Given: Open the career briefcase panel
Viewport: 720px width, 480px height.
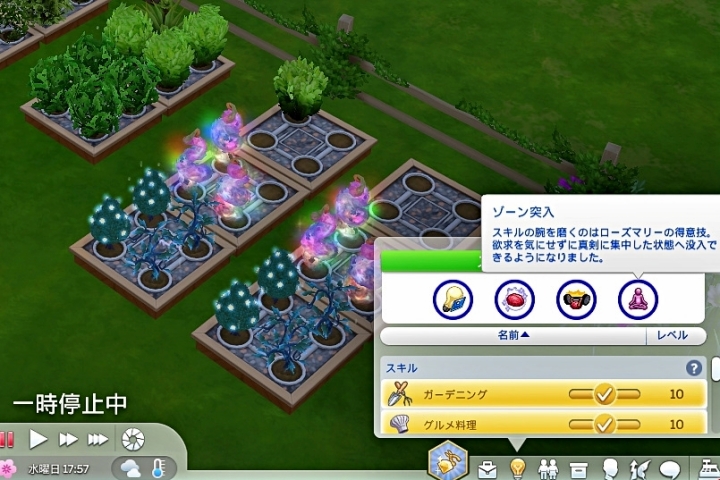Looking at the screenshot, I should (488, 468).
